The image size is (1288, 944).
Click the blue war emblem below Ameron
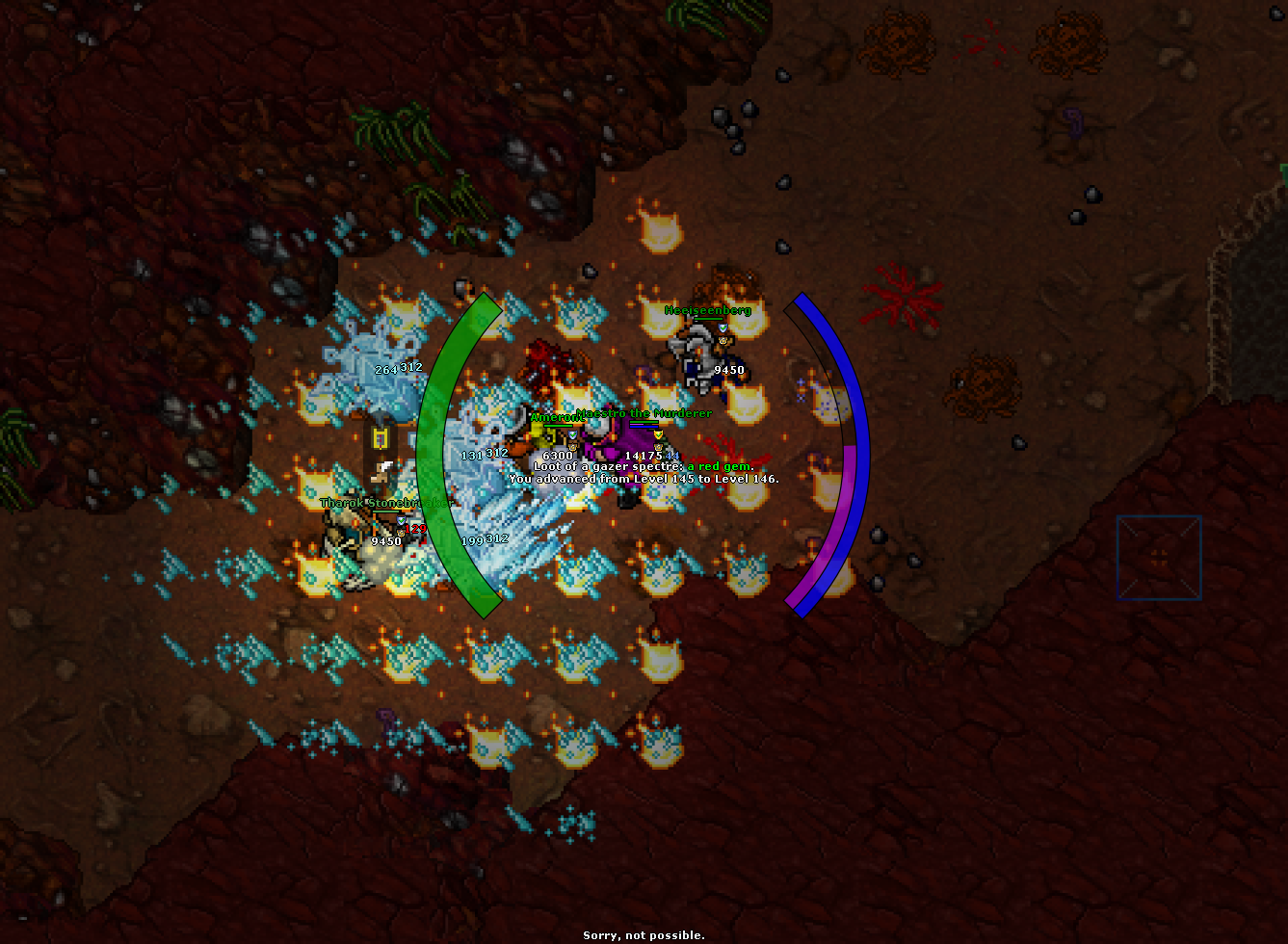point(572,435)
